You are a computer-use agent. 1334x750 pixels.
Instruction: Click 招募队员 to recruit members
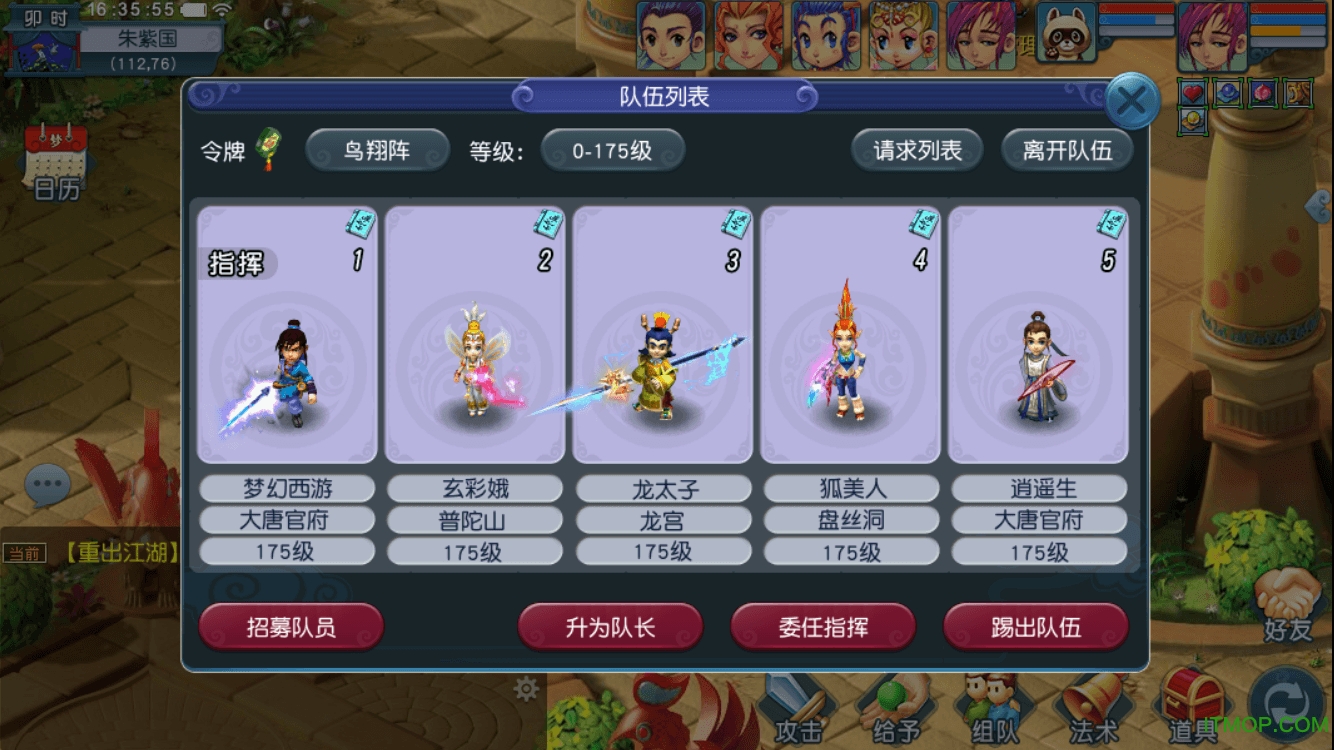click(290, 628)
